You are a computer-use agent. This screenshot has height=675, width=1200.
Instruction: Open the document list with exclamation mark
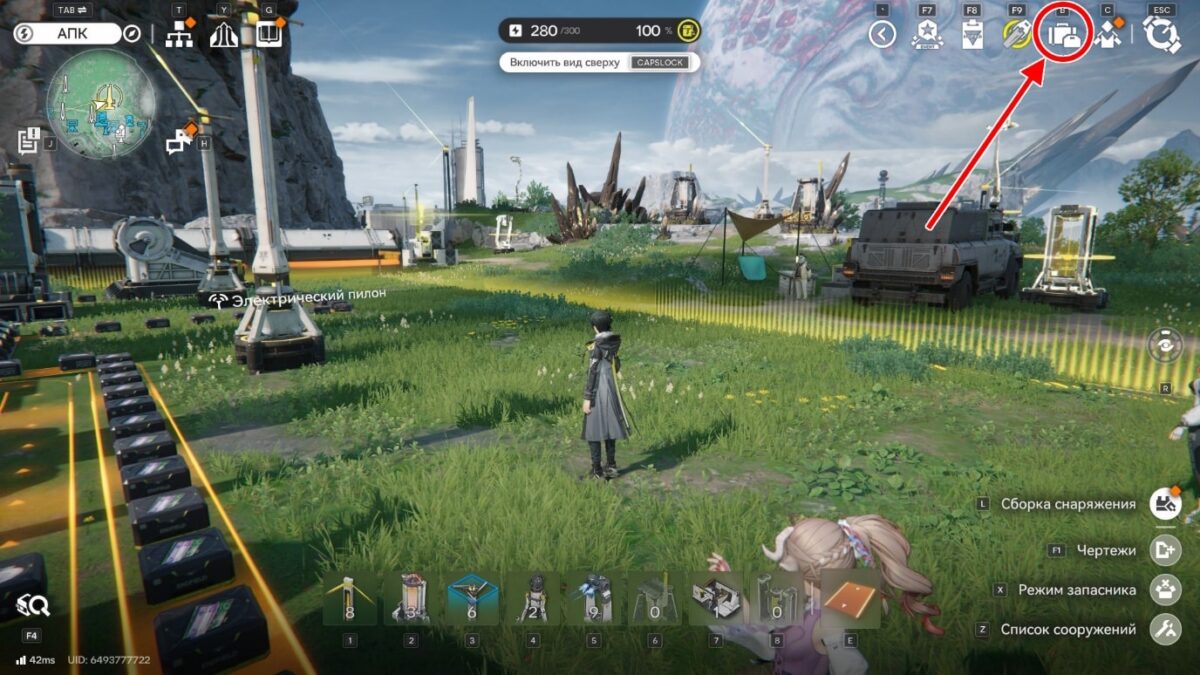point(28,140)
